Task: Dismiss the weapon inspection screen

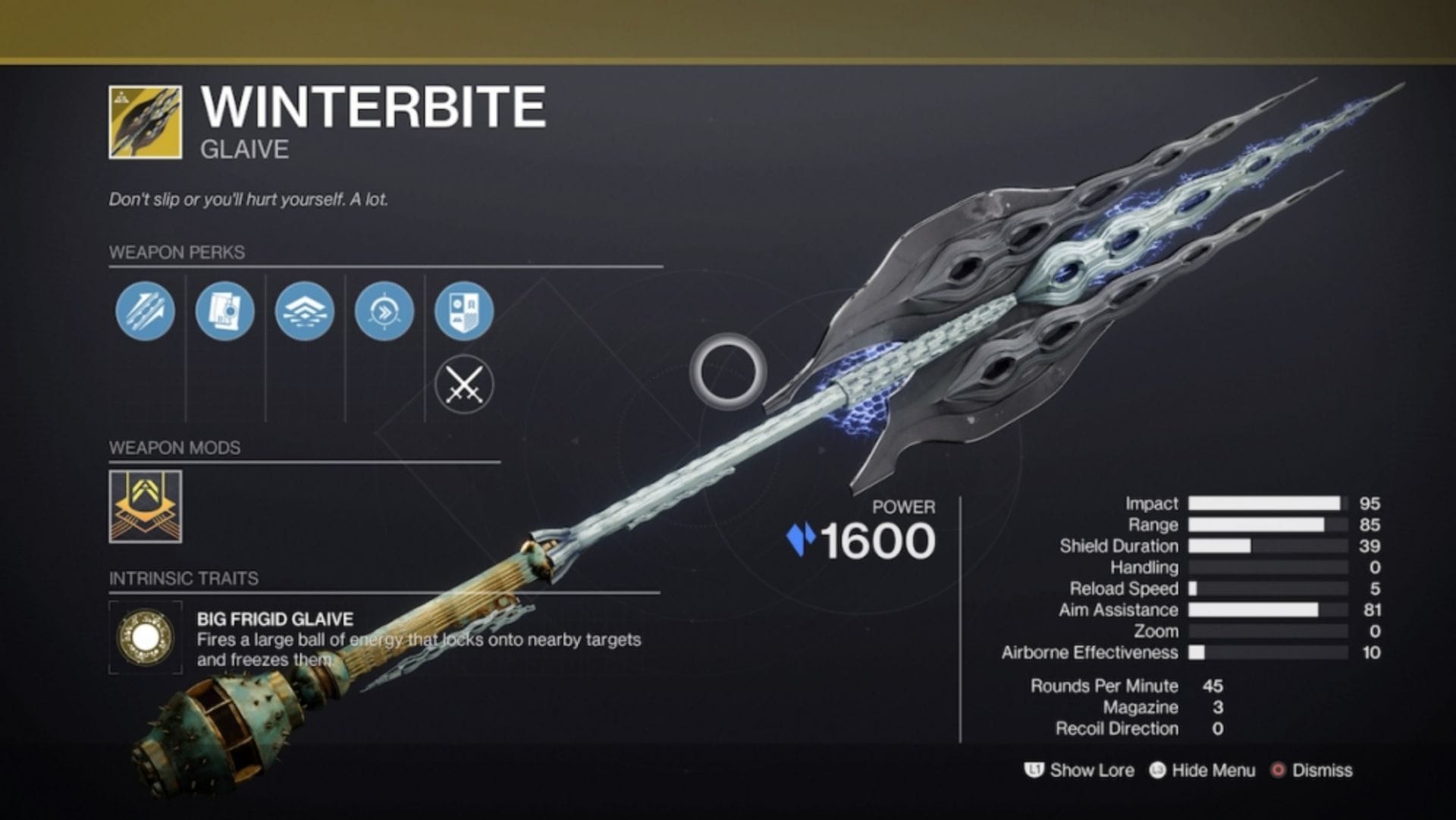Action: pyautogui.click(x=1323, y=770)
